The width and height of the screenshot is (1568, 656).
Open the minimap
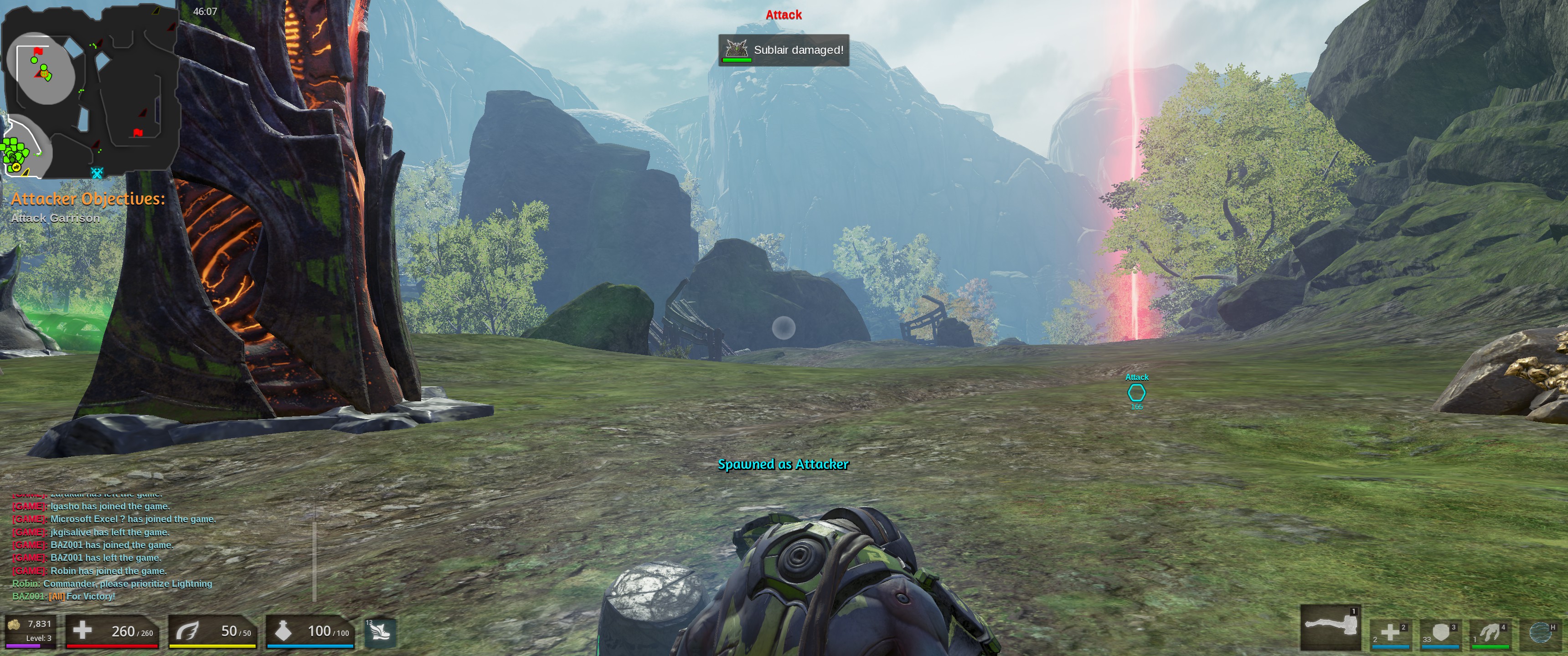(x=90, y=90)
